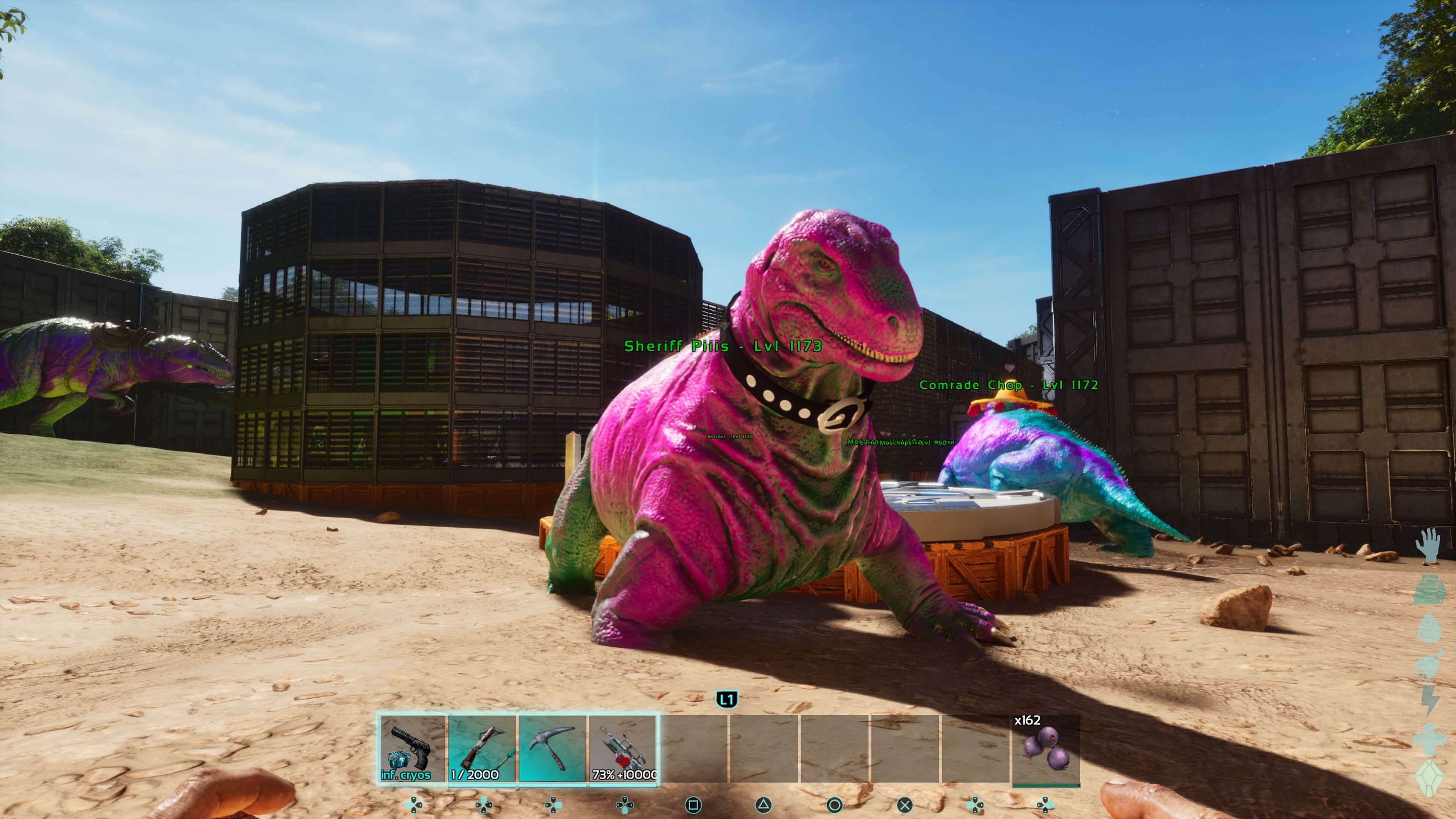Equip the harpoon launcher hotbar slot
The width and height of the screenshot is (1456, 819).
482,748
